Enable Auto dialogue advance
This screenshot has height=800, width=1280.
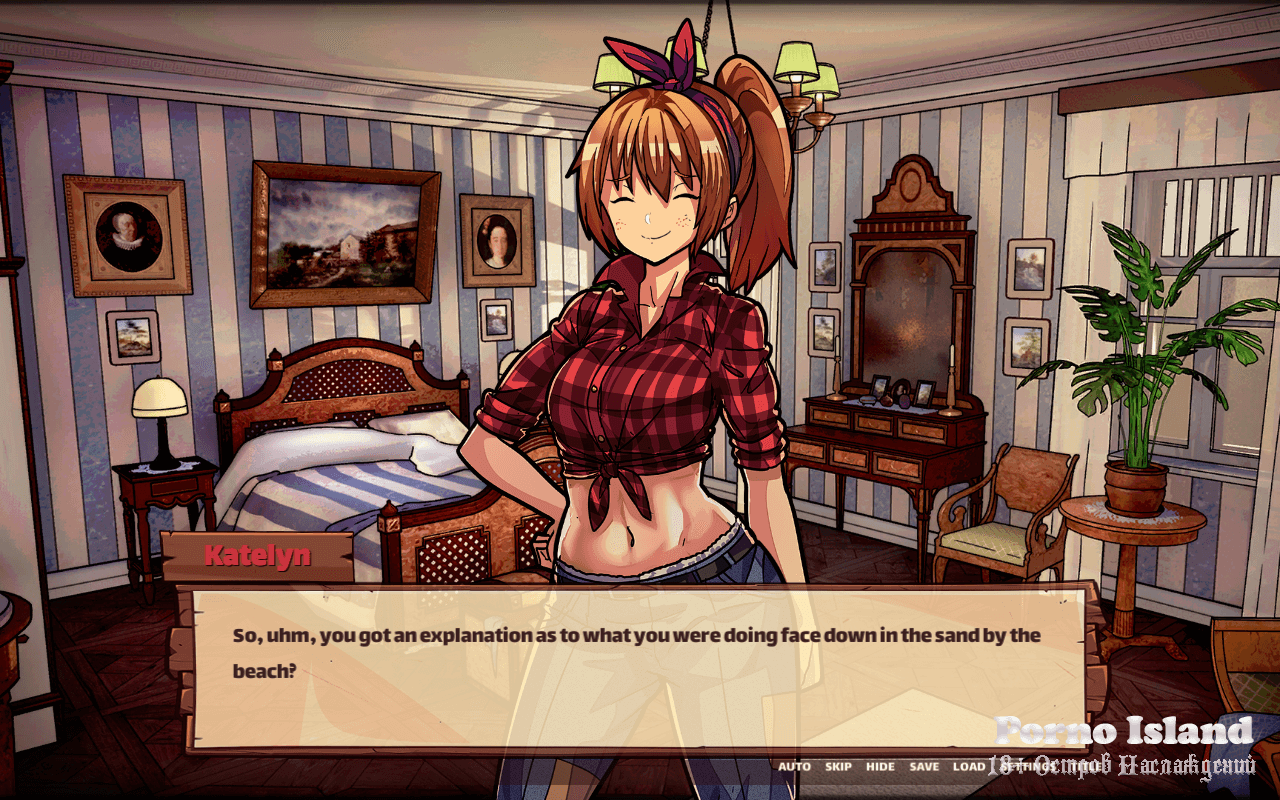click(795, 767)
